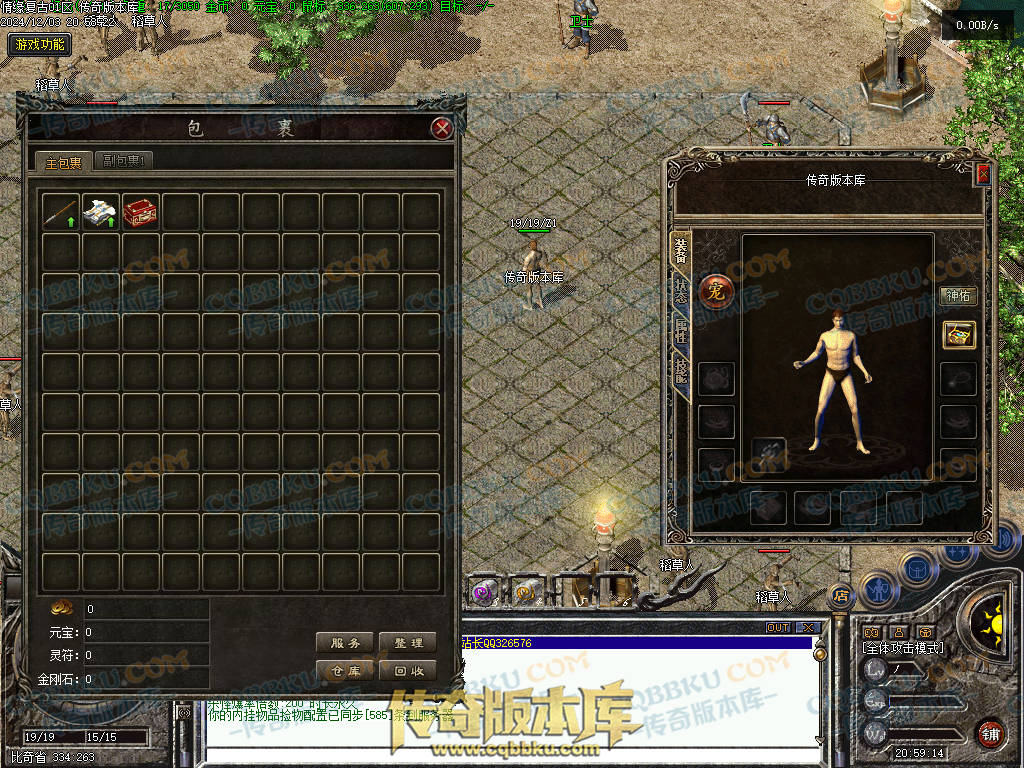The width and height of the screenshot is (1024, 768).
Task: Click the 神佑 button
Action: (x=958, y=296)
